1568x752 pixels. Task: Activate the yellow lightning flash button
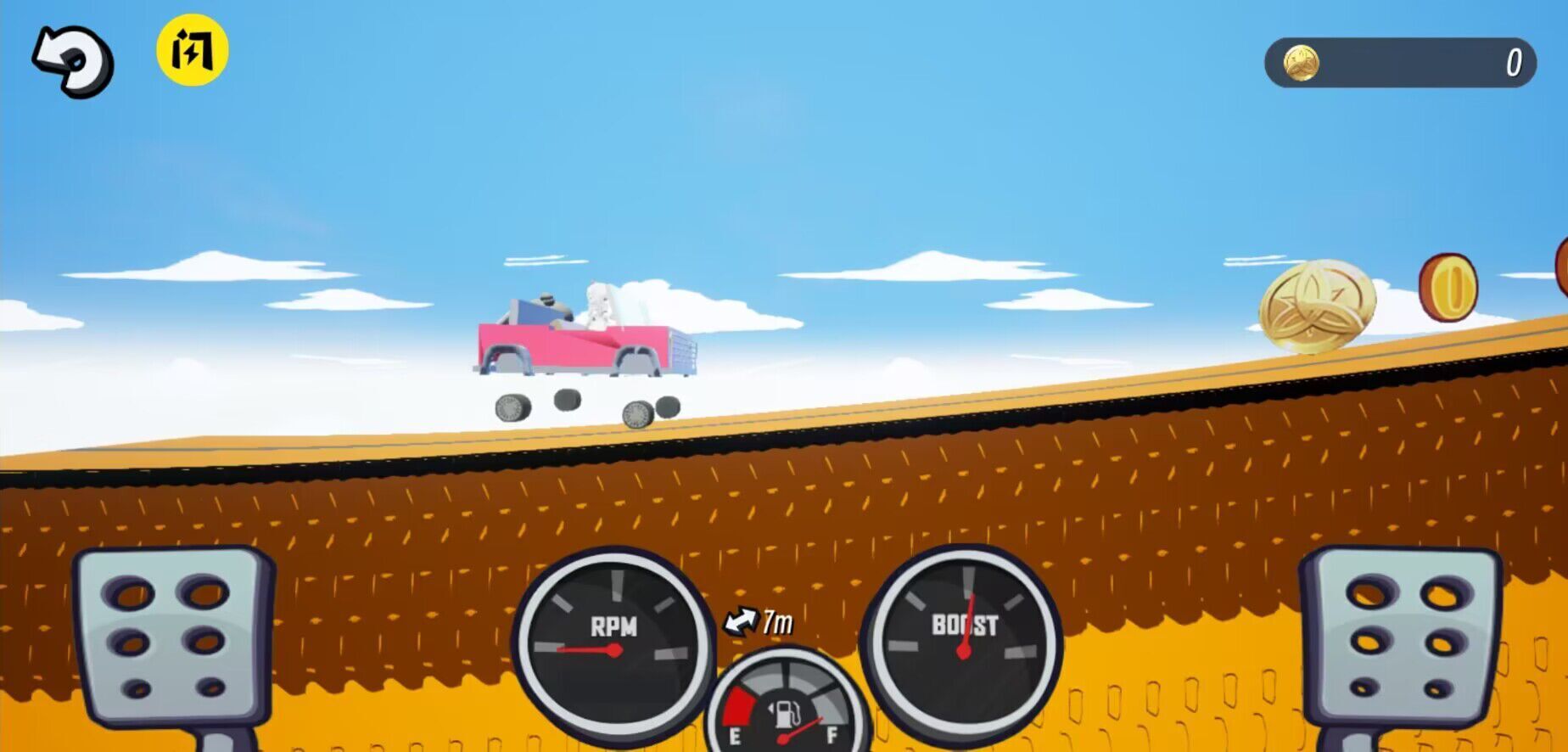click(193, 50)
